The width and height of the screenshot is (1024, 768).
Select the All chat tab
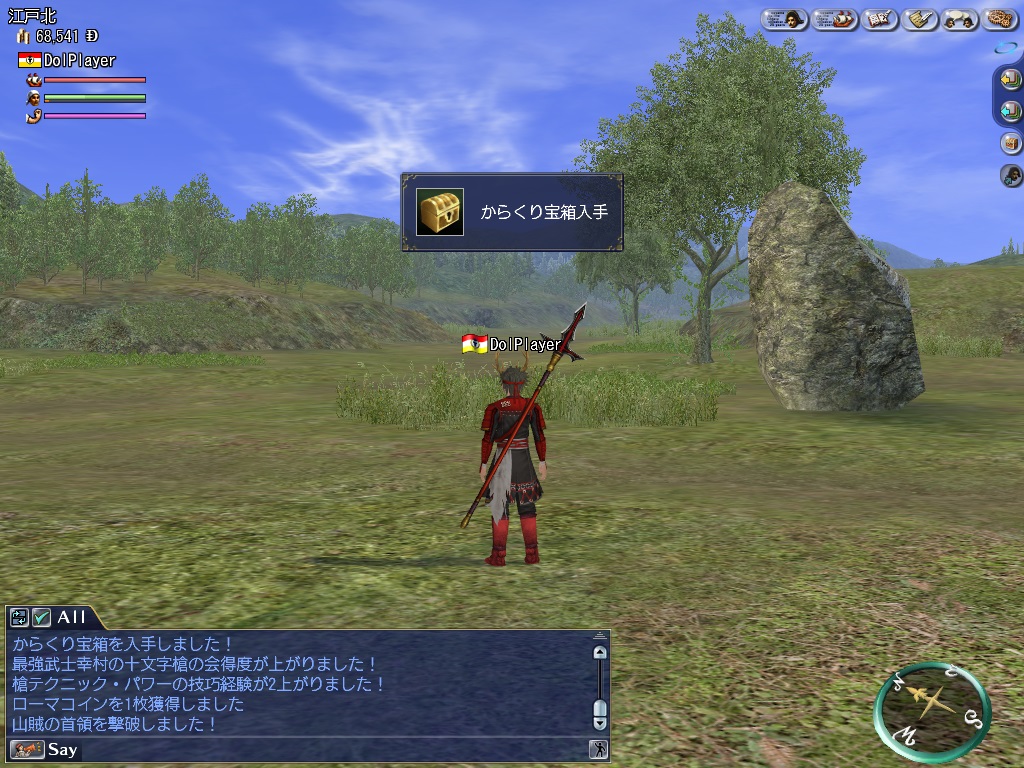(71, 618)
